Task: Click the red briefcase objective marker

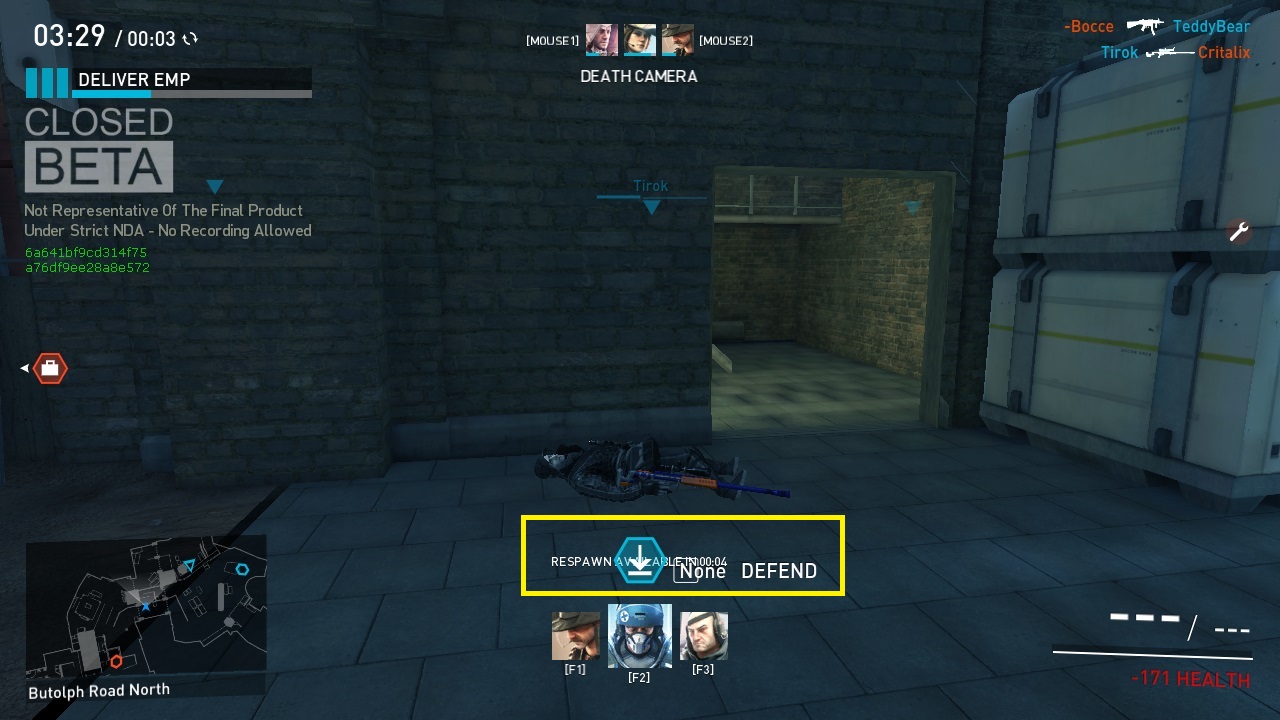Action: point(49,369)
